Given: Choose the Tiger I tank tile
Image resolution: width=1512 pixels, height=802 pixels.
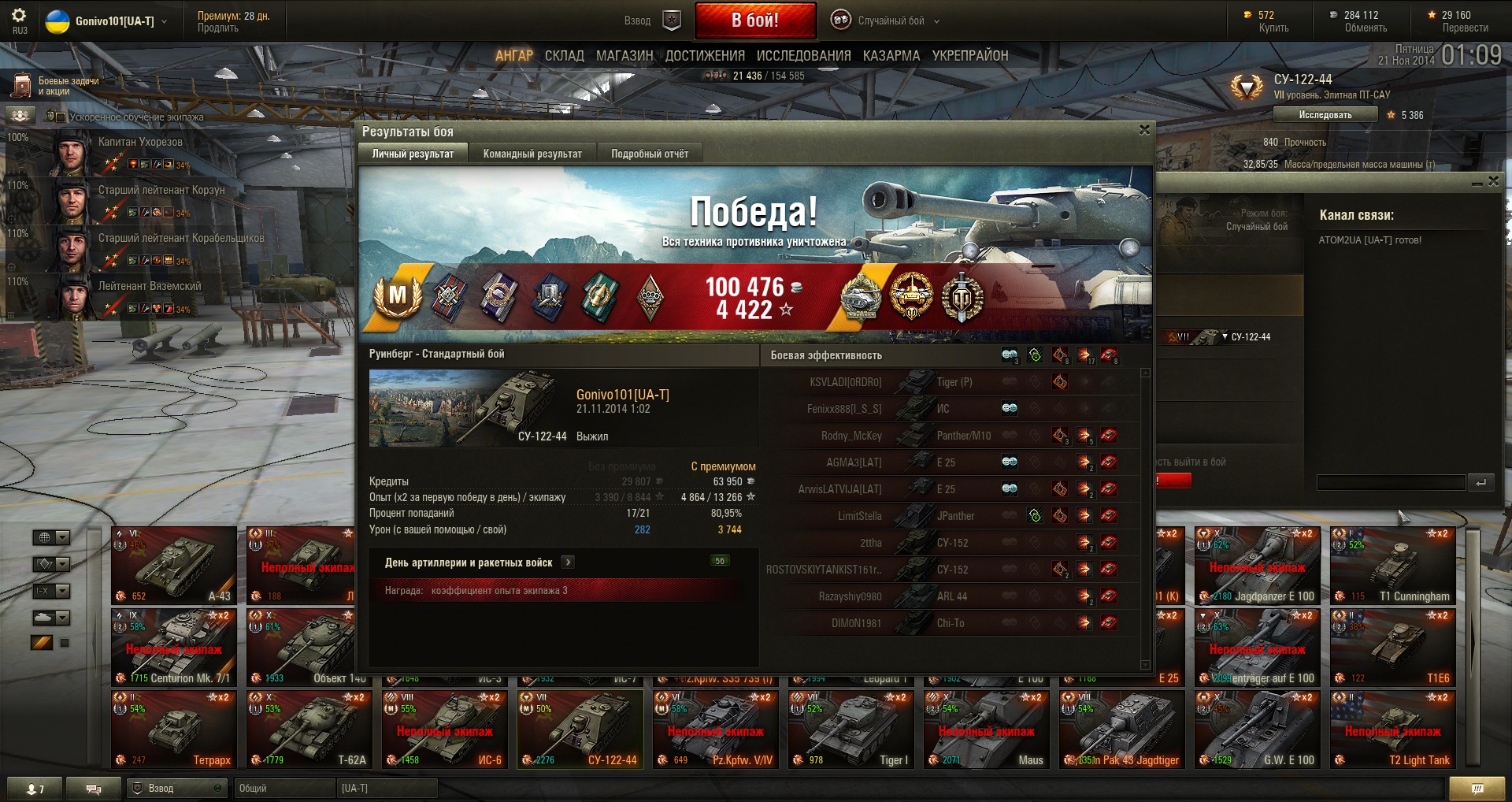Looking at the screenshot, I should tap(850, 730).
